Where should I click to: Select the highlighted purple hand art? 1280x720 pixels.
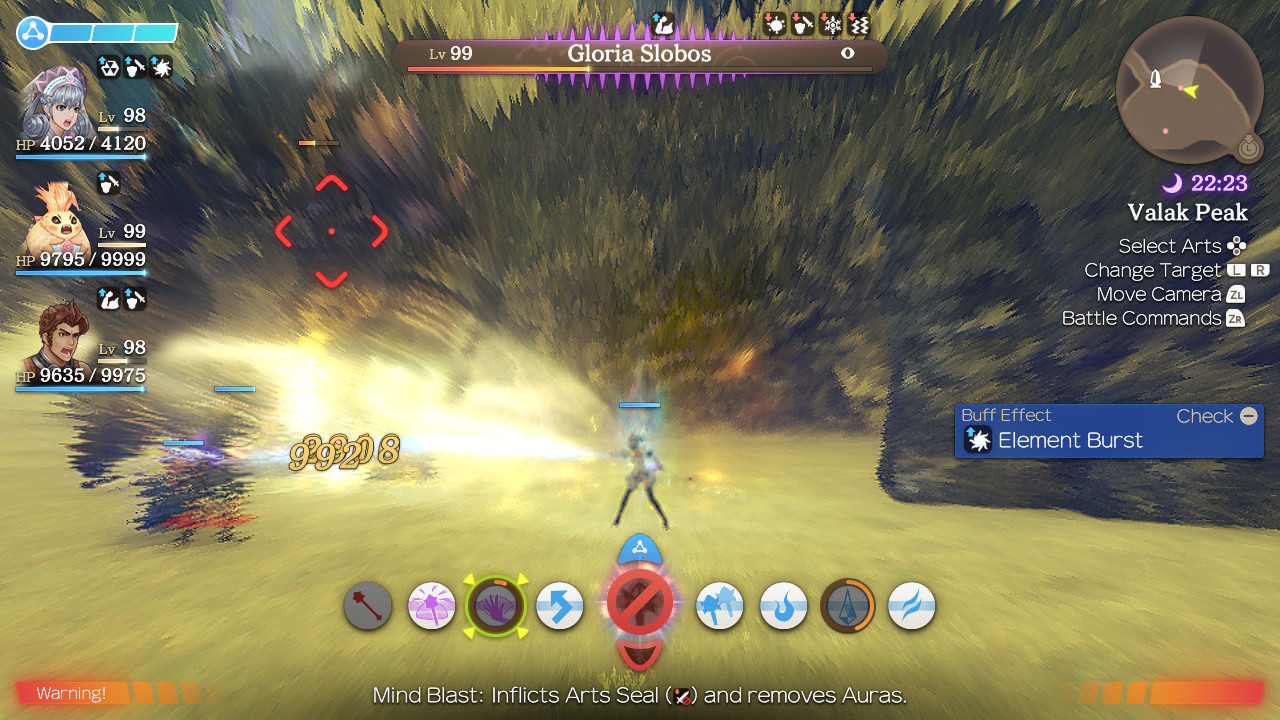click(495, 605)
